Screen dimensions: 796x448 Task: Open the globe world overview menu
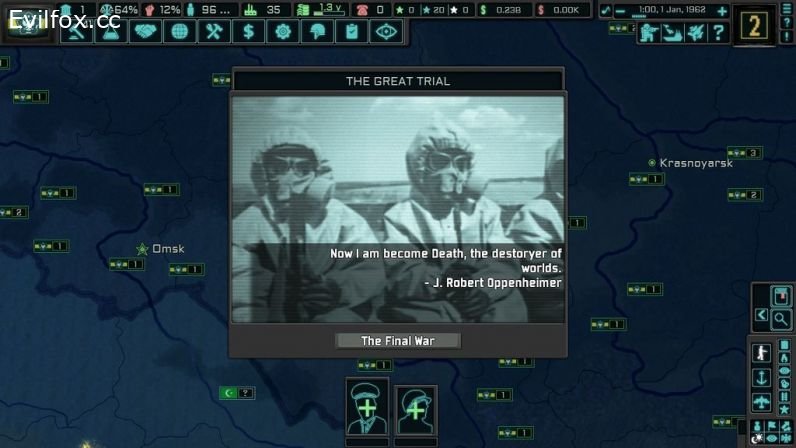click(x=179, y=32)
